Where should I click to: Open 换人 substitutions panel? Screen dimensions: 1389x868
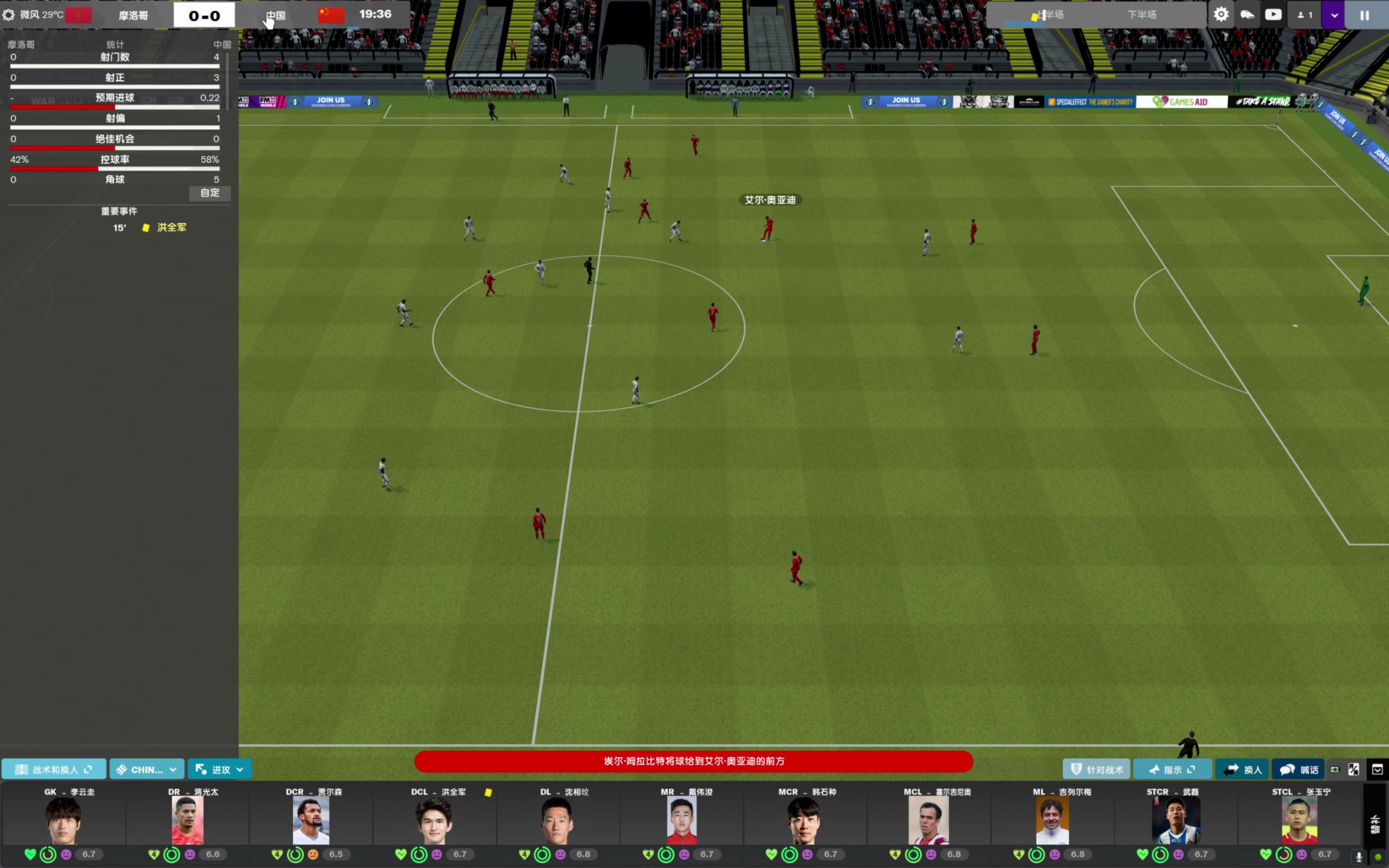[x=1243, y=769]
